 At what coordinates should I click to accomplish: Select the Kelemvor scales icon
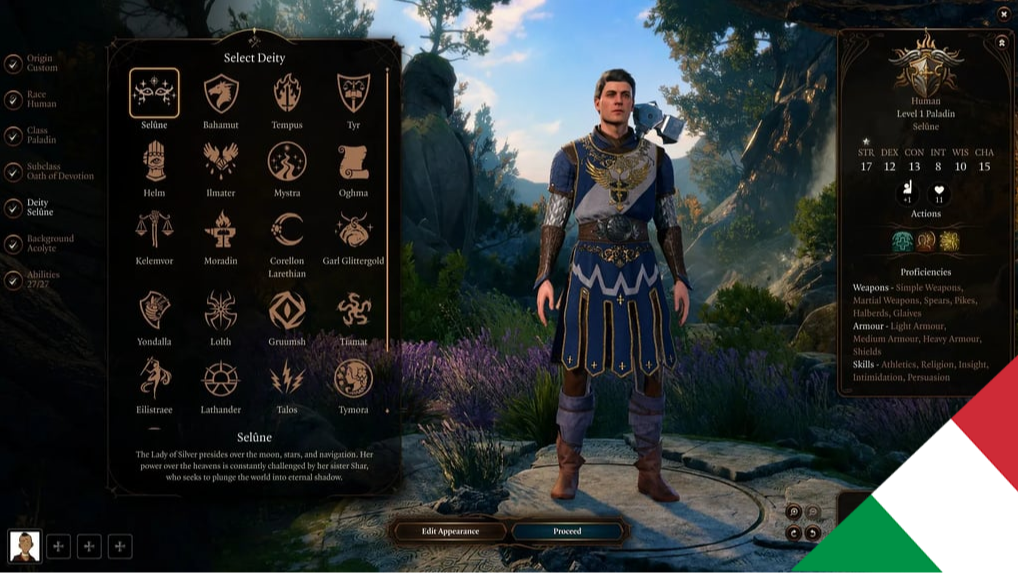pos(154,230)
